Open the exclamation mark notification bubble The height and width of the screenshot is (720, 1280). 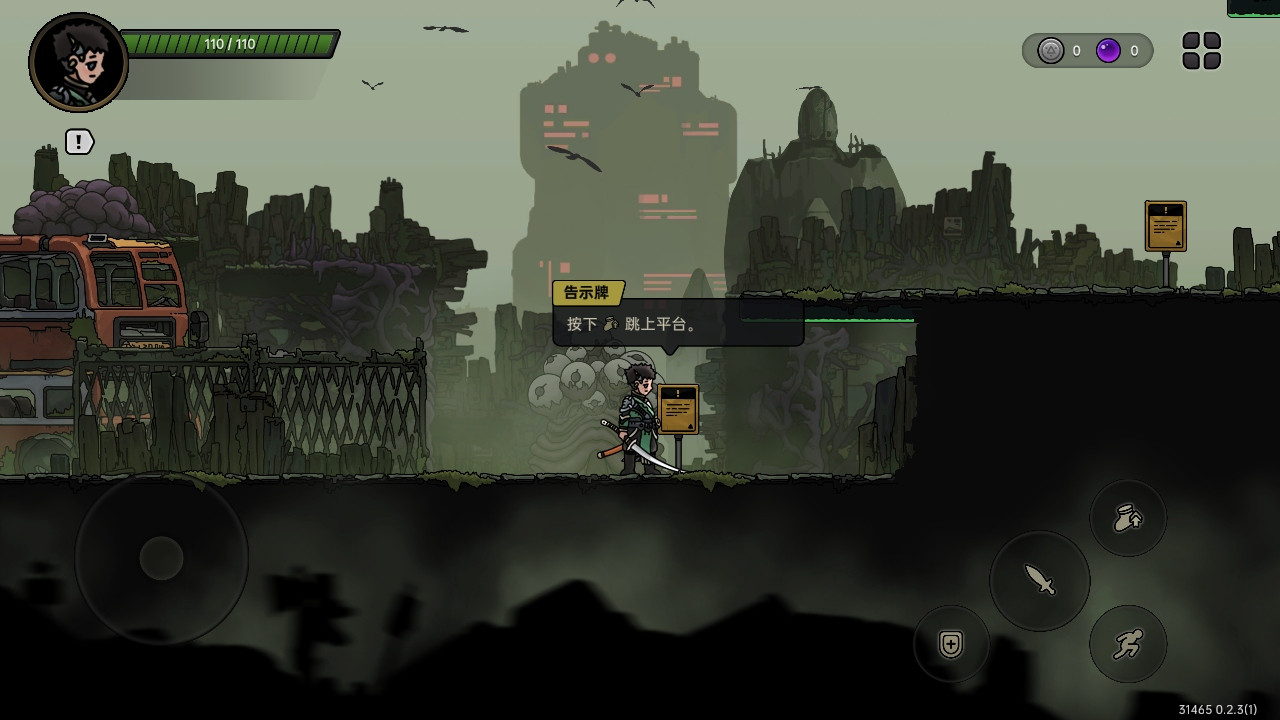(79, 142)
